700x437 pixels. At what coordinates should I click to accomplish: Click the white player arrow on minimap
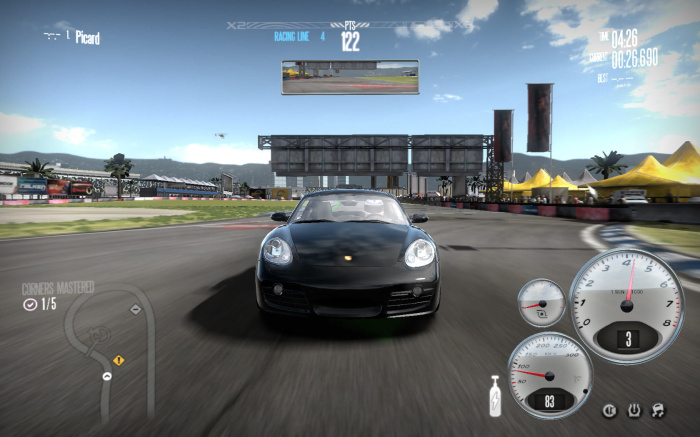107,376
